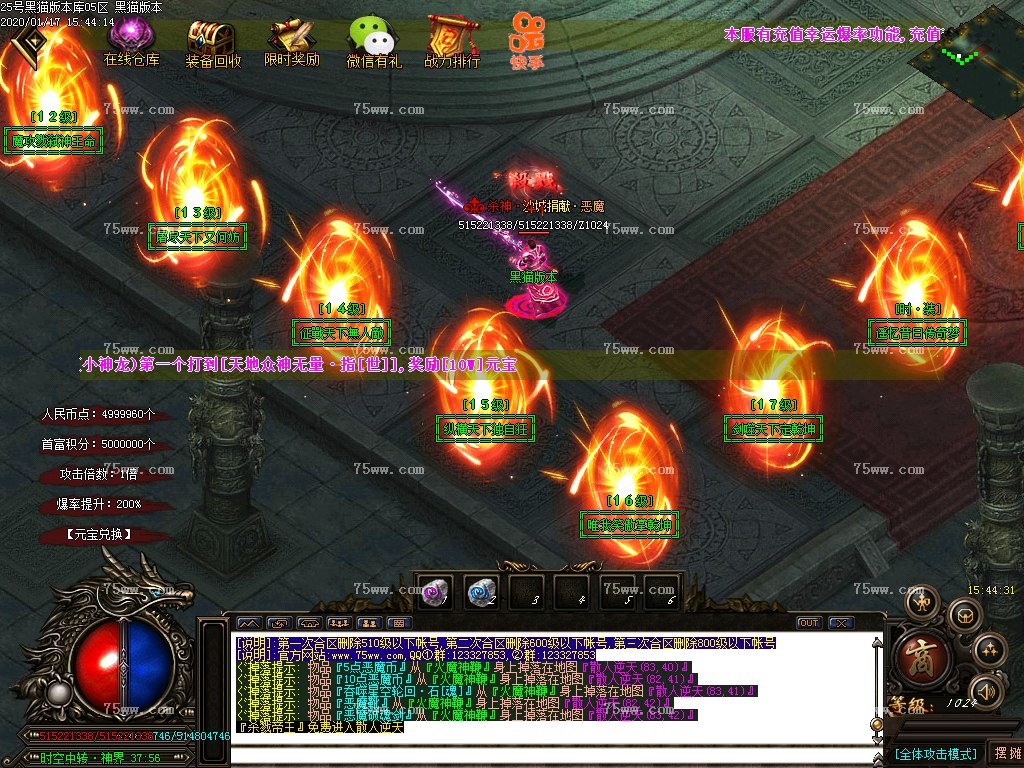Viewport: 1024px width, 768px height.
Task: Use the blue swirl stone in hotbar slot 2
Action: 481,591
